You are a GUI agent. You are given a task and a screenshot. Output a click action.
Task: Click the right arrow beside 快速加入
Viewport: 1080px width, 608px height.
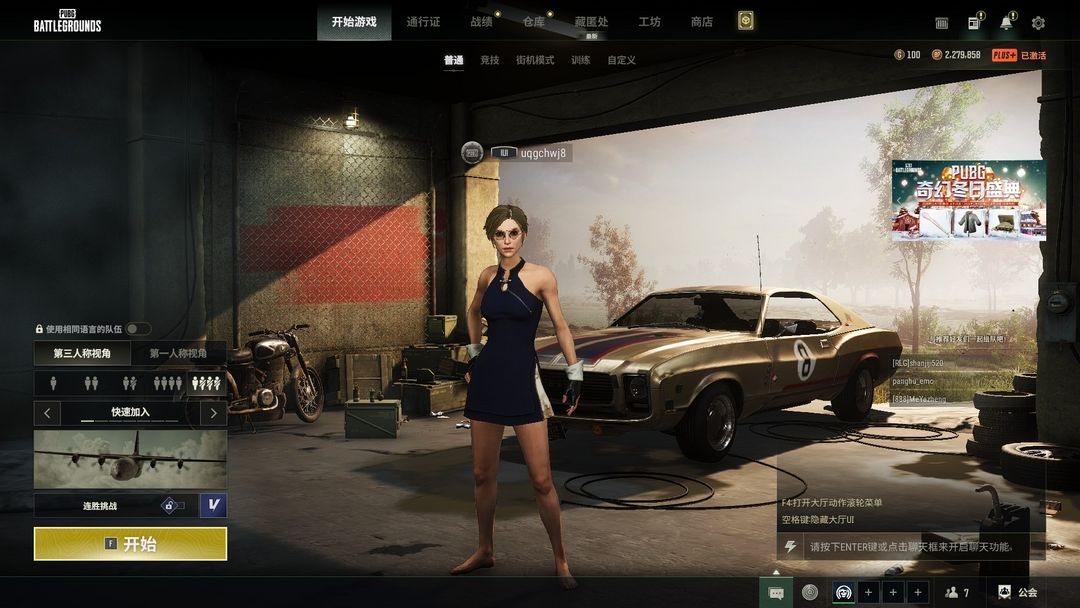click(213, 412)
